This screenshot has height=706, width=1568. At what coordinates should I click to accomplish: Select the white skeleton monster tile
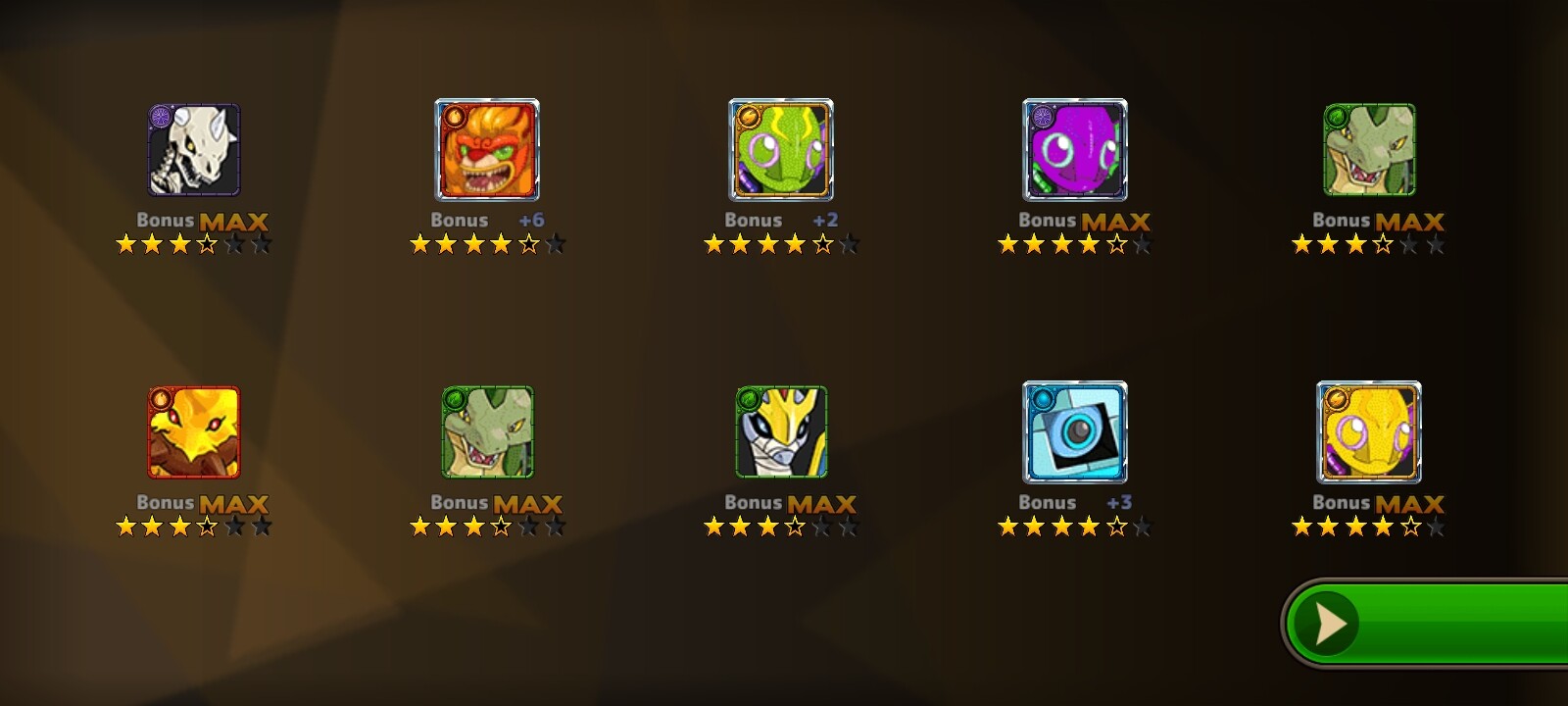coord(194,150)
